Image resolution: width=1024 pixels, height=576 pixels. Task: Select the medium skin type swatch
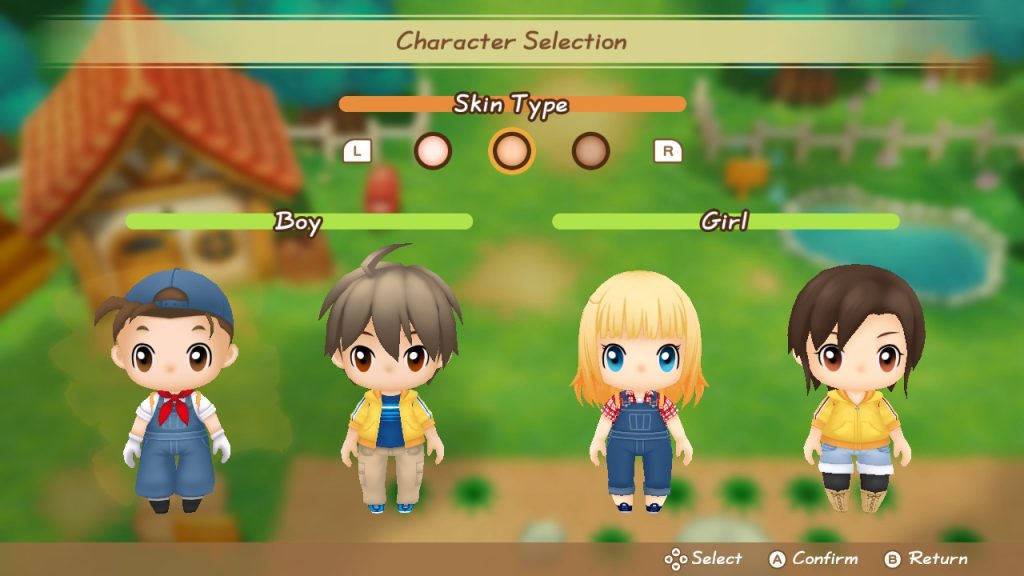(x=512, y=151)
